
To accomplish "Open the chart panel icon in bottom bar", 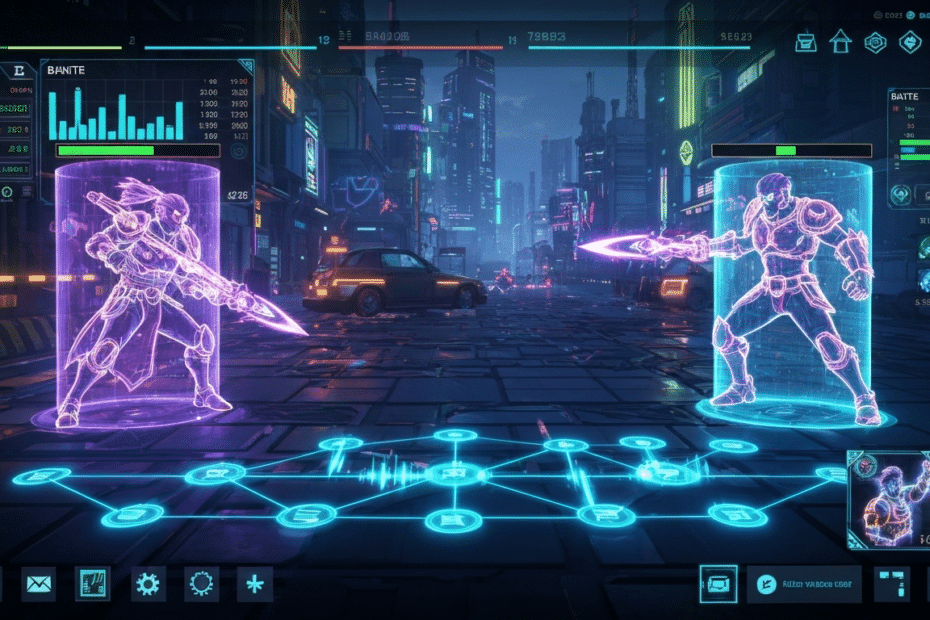I will (x=92, y=583).
